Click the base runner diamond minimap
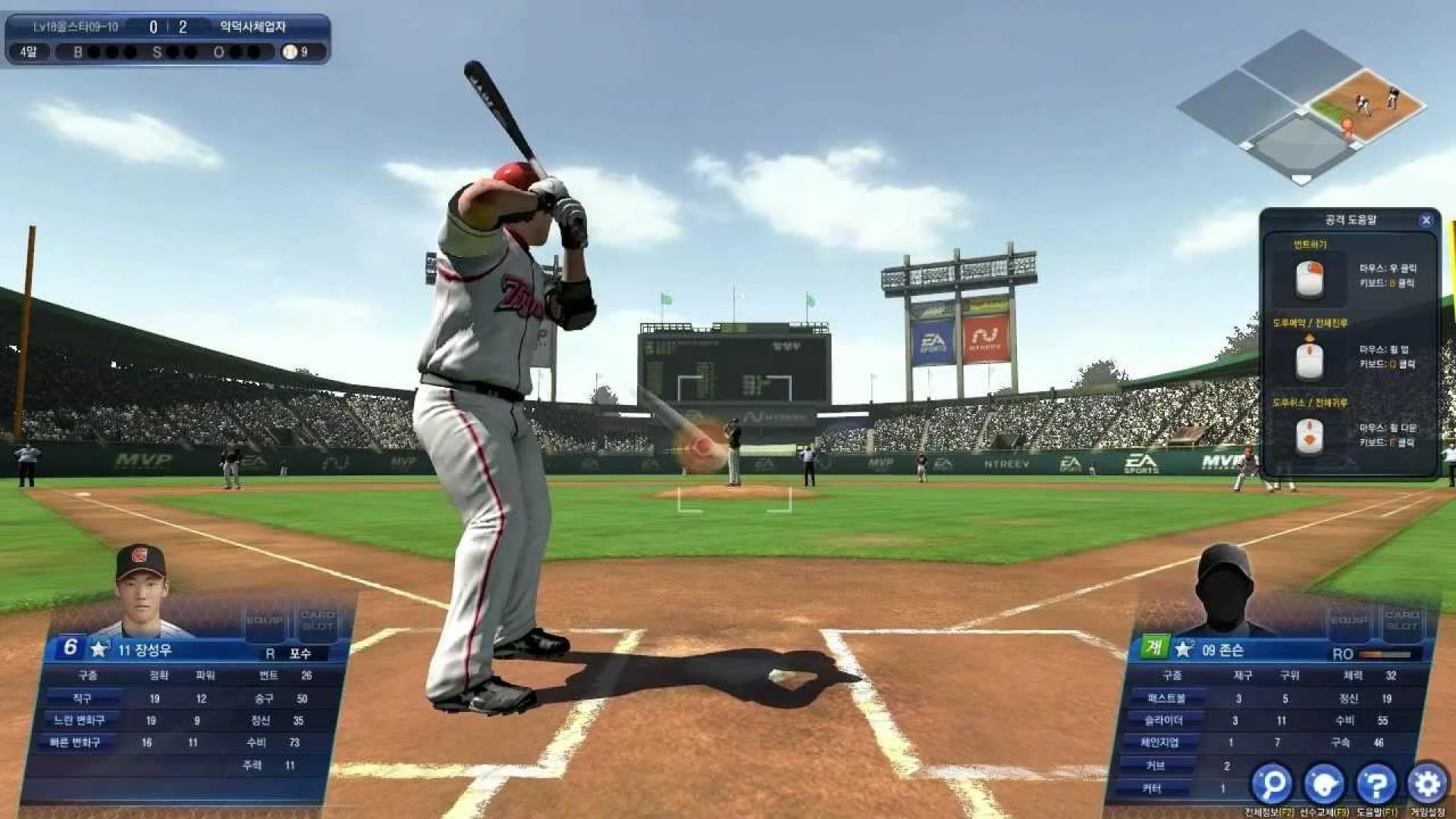Viewport: 1456px width, 819px height. pyautogui.click(x=1301, y=106)
